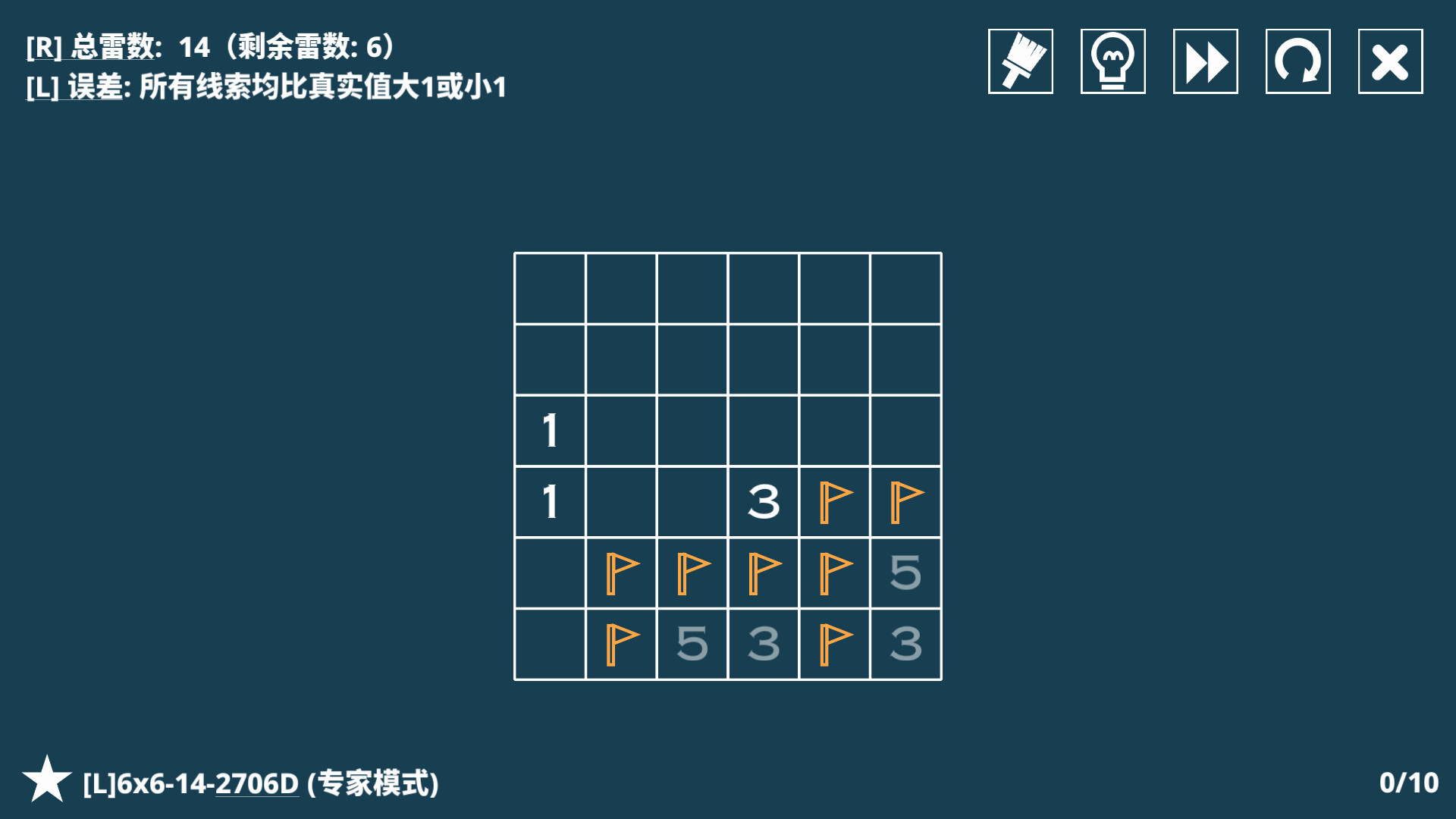Click the X exit puzzle icon

(1390, 61)
